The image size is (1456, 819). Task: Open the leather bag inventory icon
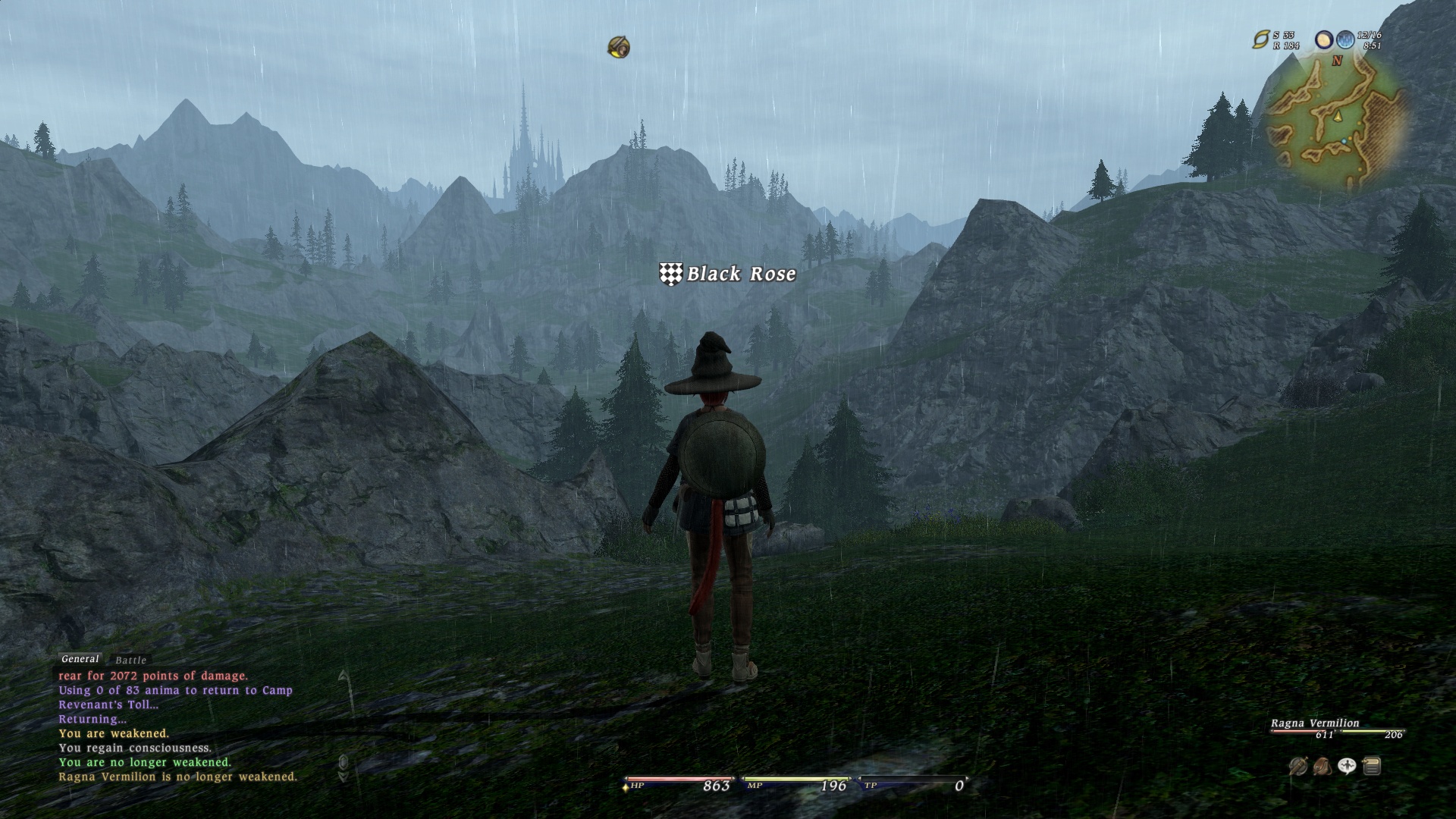[x=1323, y=767]
